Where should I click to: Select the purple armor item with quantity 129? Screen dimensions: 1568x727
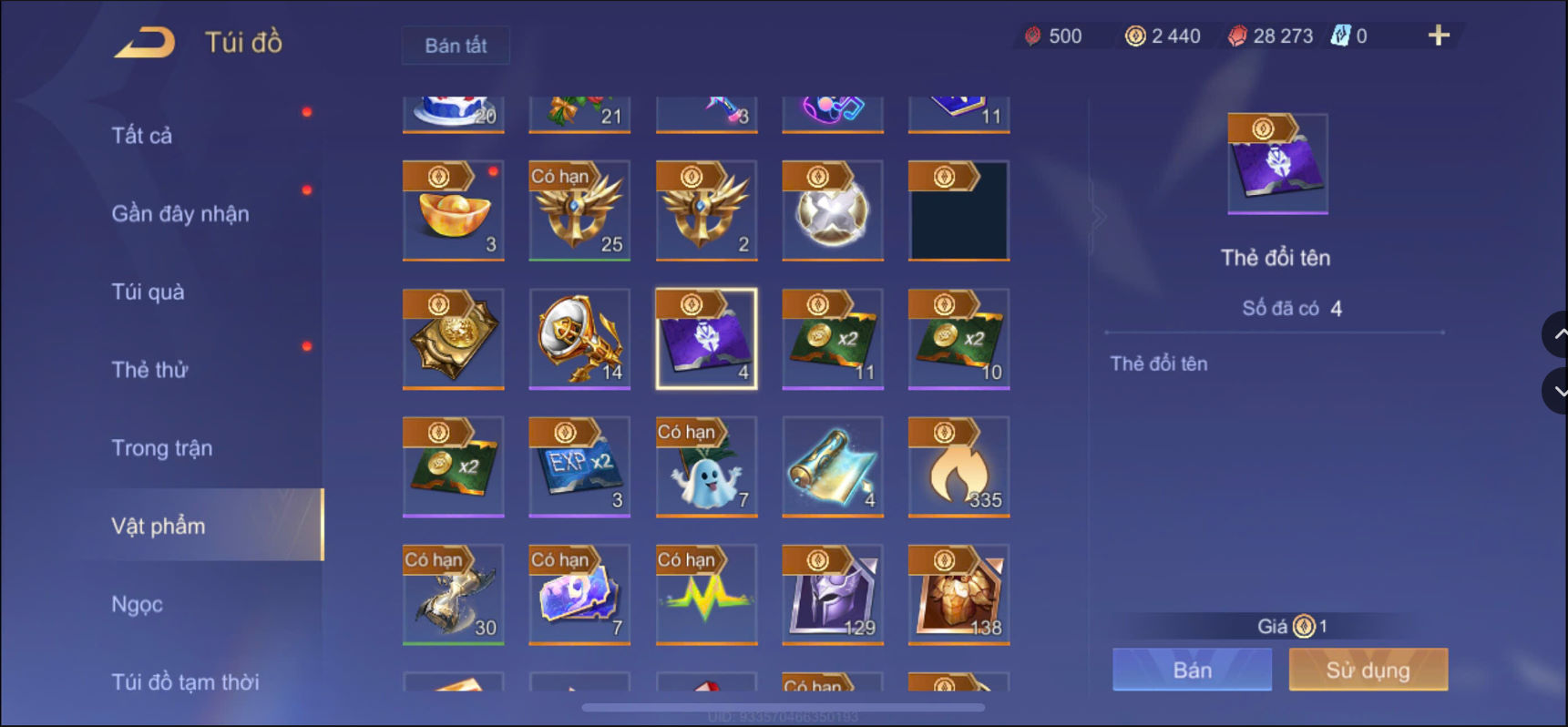pos(832,594)
